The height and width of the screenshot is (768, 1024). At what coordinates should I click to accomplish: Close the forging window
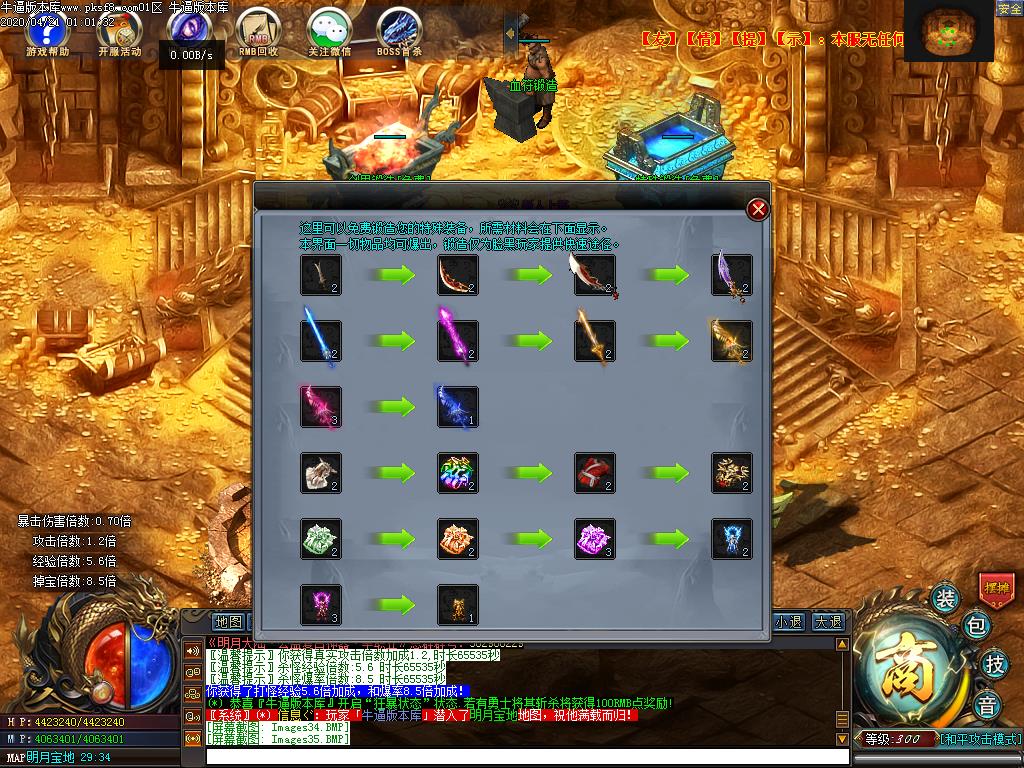pyautogui.click(x=758, y=209)
